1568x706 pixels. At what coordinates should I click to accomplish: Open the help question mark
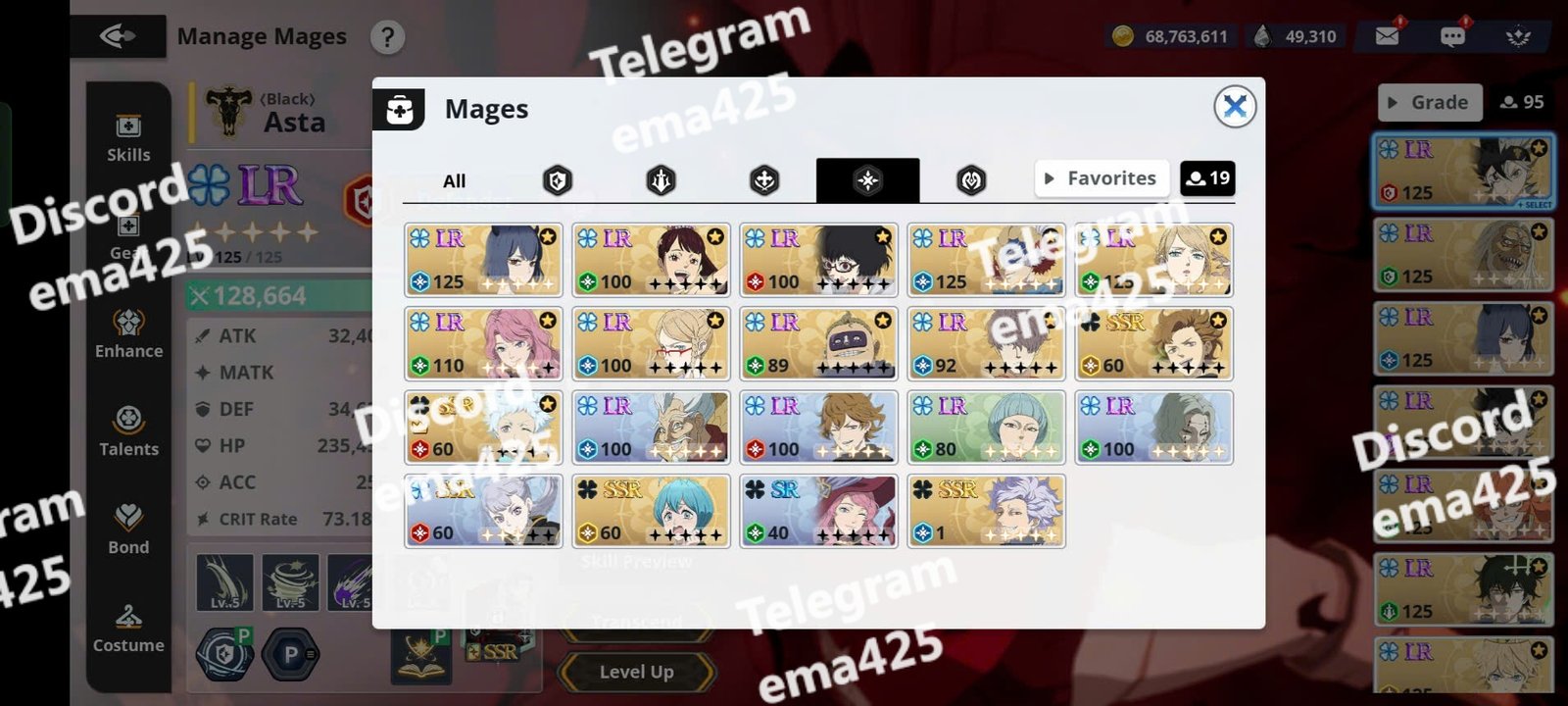388,37
